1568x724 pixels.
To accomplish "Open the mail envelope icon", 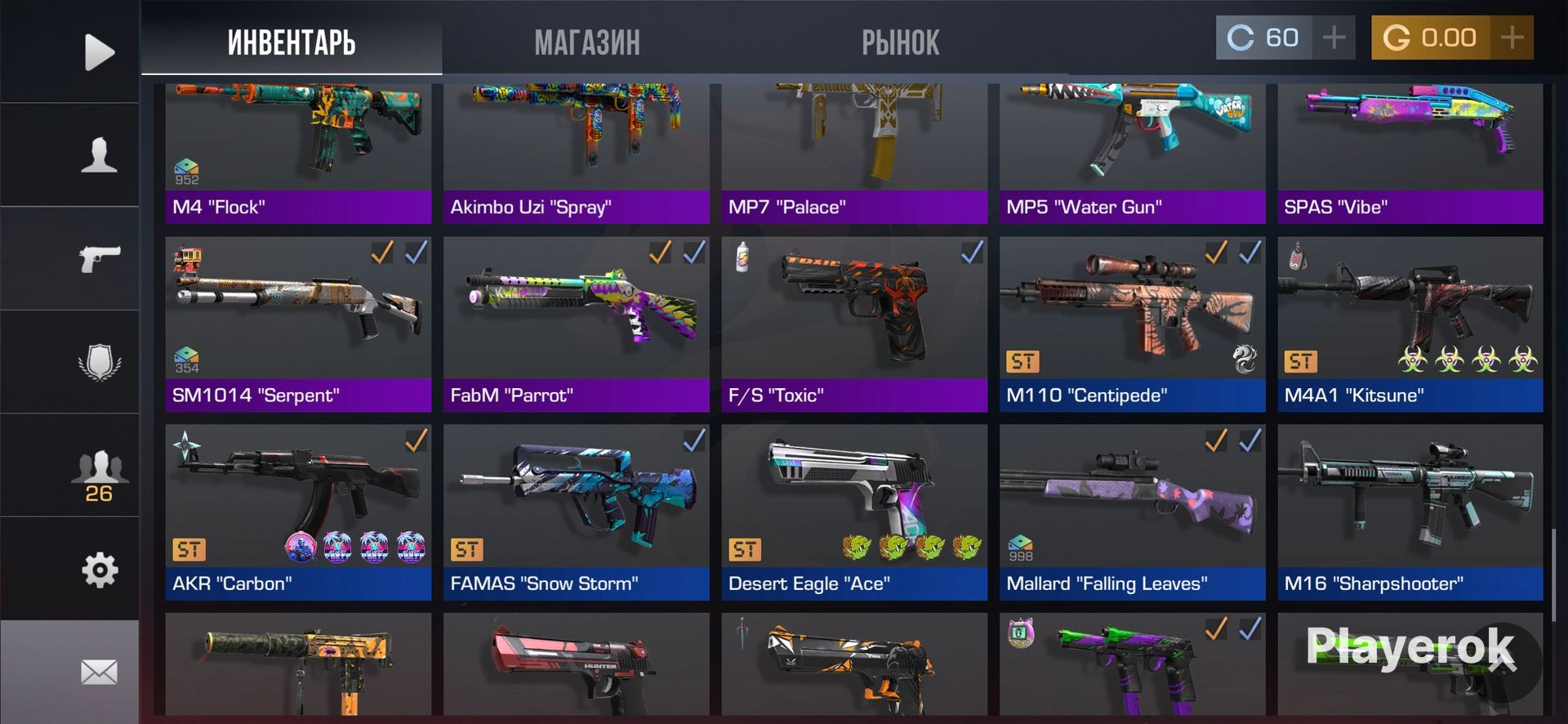I will tap(99, 672).
